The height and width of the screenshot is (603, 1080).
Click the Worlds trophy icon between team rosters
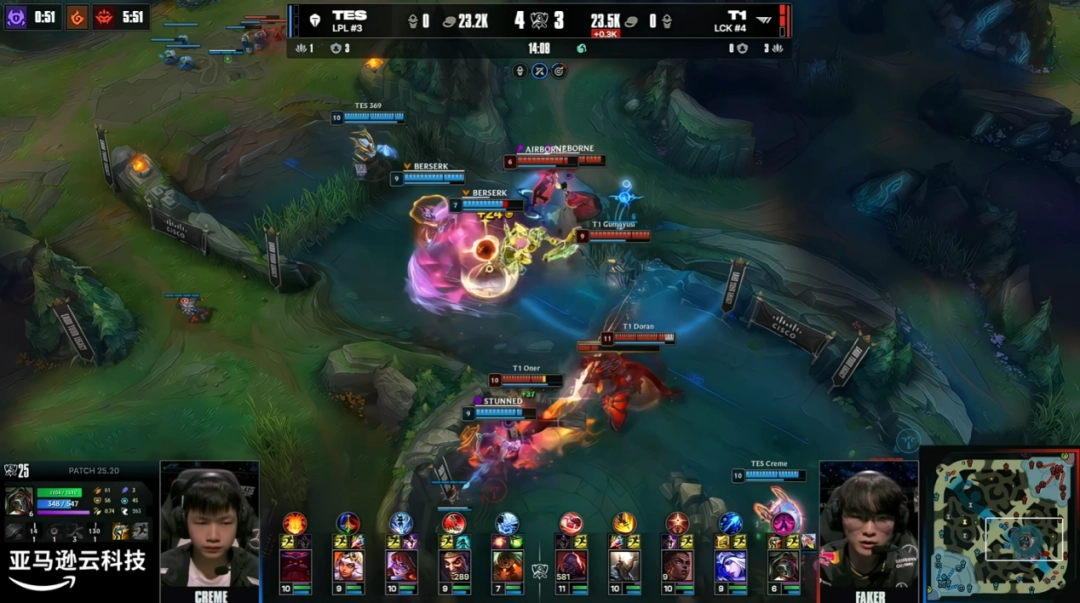pyautogui.click(x=539, y=571)
